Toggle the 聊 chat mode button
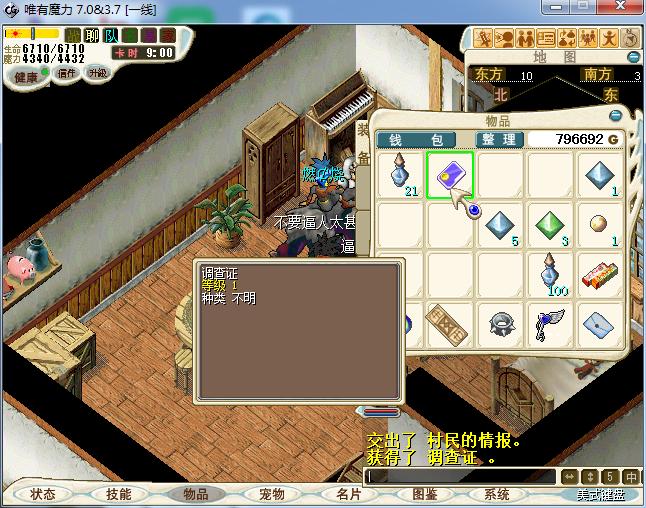Screen dimensions: 646x508 [92, 35]
